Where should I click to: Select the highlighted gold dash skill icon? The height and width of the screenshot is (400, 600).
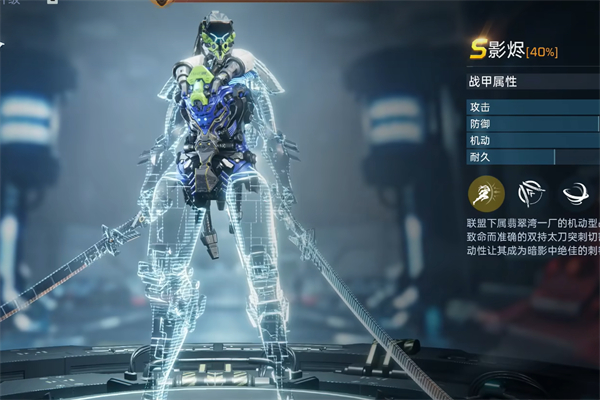tap(485, 192)
